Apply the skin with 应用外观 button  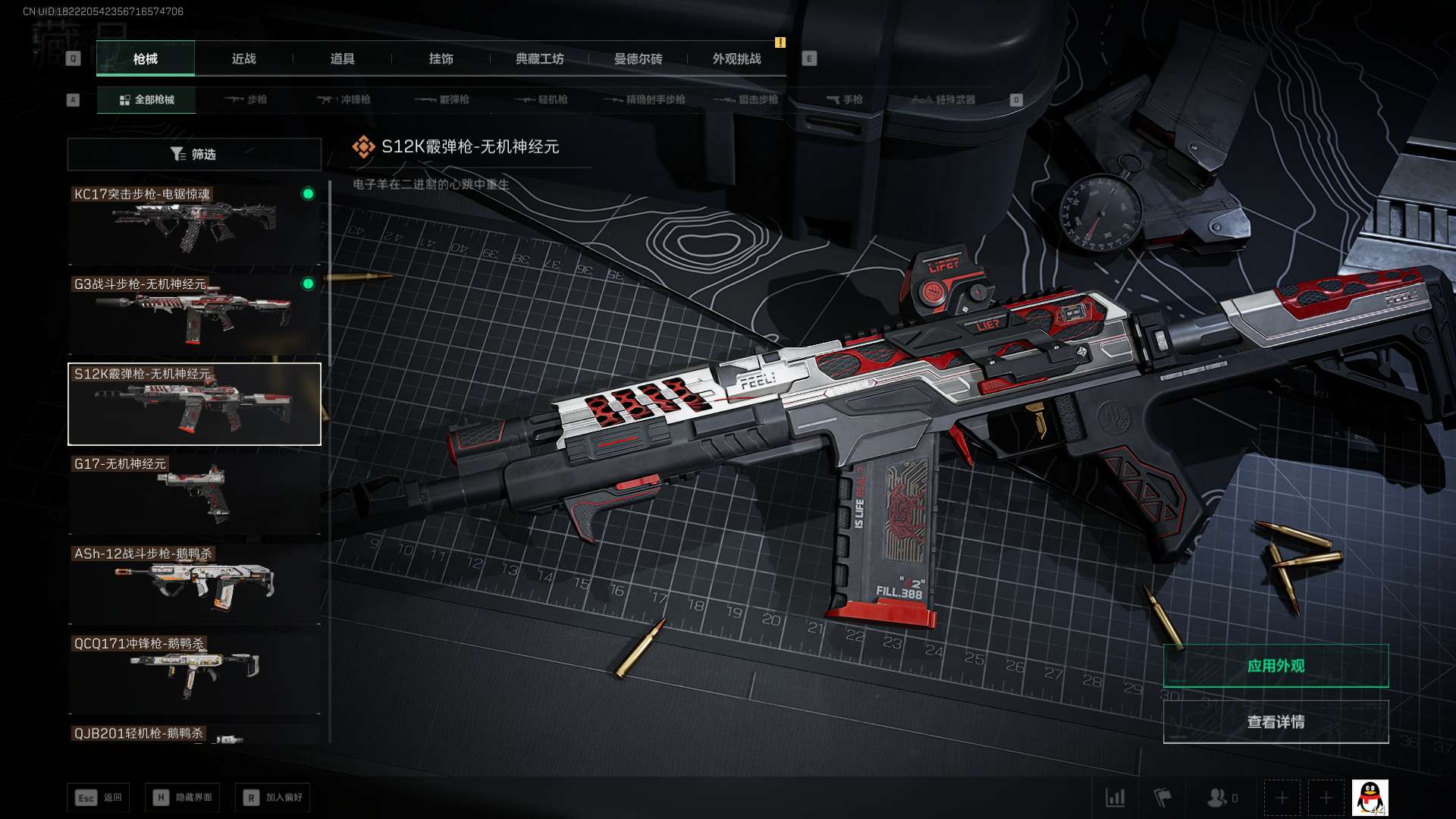pos(1276,666)
